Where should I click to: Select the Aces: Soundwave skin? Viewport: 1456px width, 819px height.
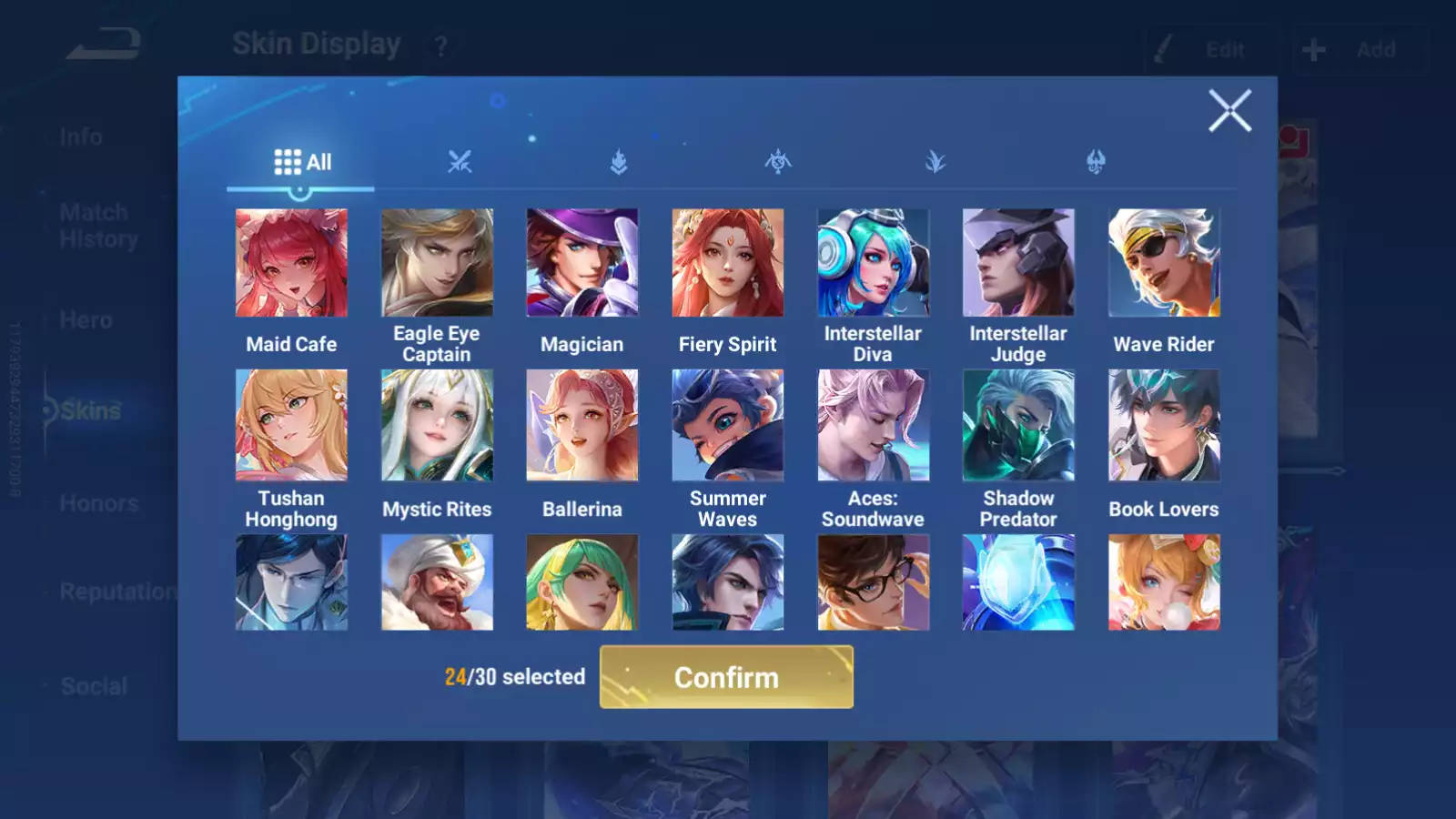click(x=873, y=425)
